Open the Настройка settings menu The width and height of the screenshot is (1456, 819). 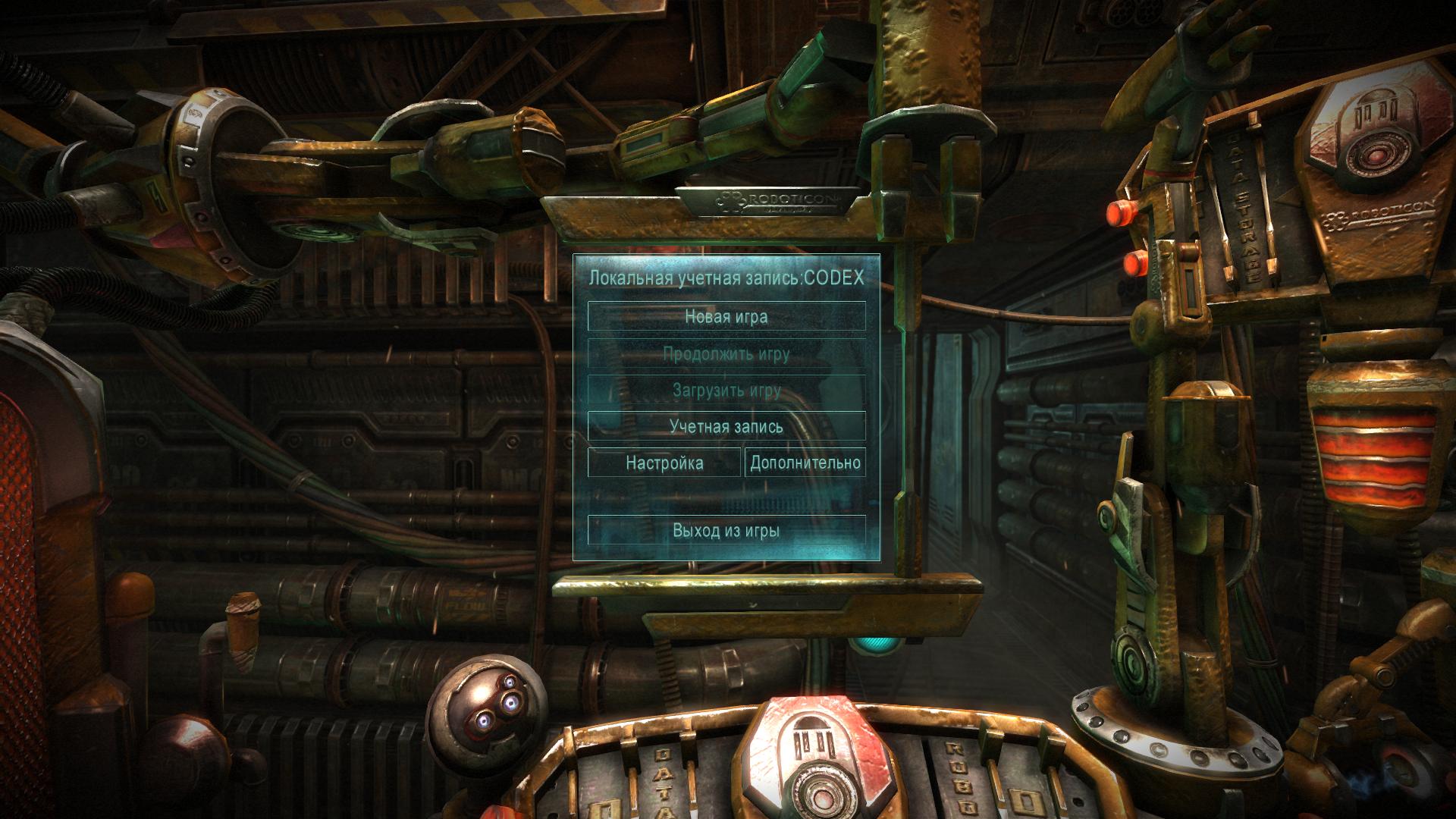pos(664,463)
